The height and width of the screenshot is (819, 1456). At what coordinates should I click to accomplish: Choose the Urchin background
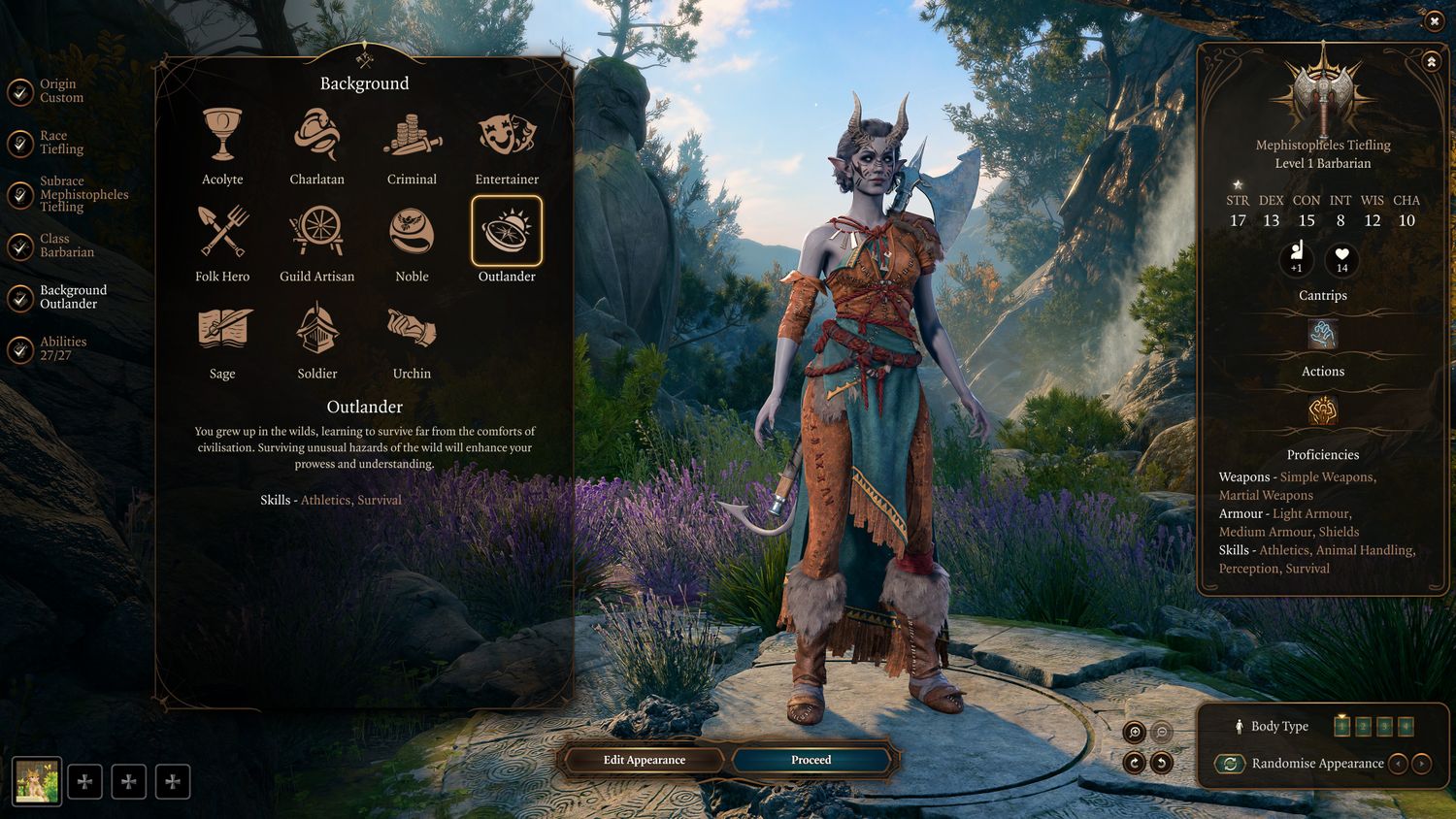412,330
